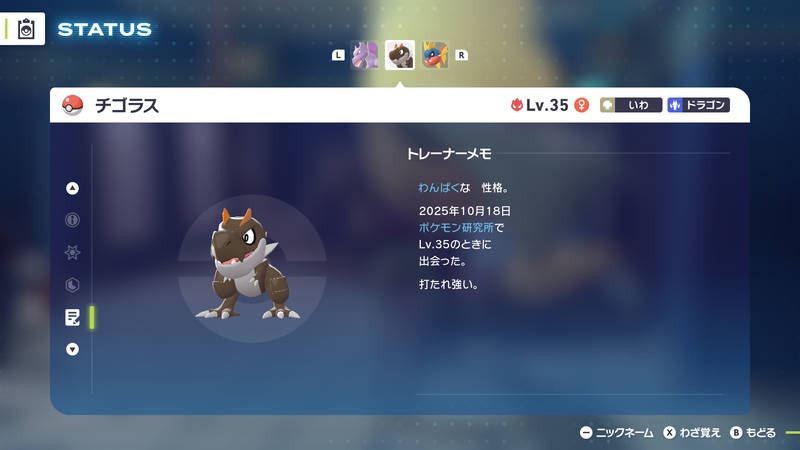Click the down arrow in the side tabs
Viewport: 800px width, 450px height.
click(72, 349)
